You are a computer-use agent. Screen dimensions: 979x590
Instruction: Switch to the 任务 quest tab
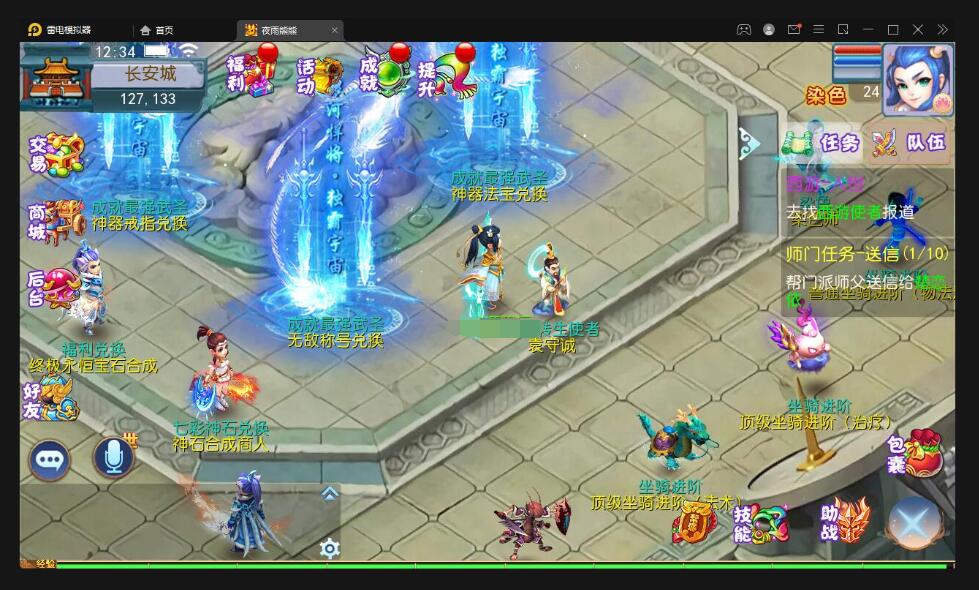tap(823, 143)
